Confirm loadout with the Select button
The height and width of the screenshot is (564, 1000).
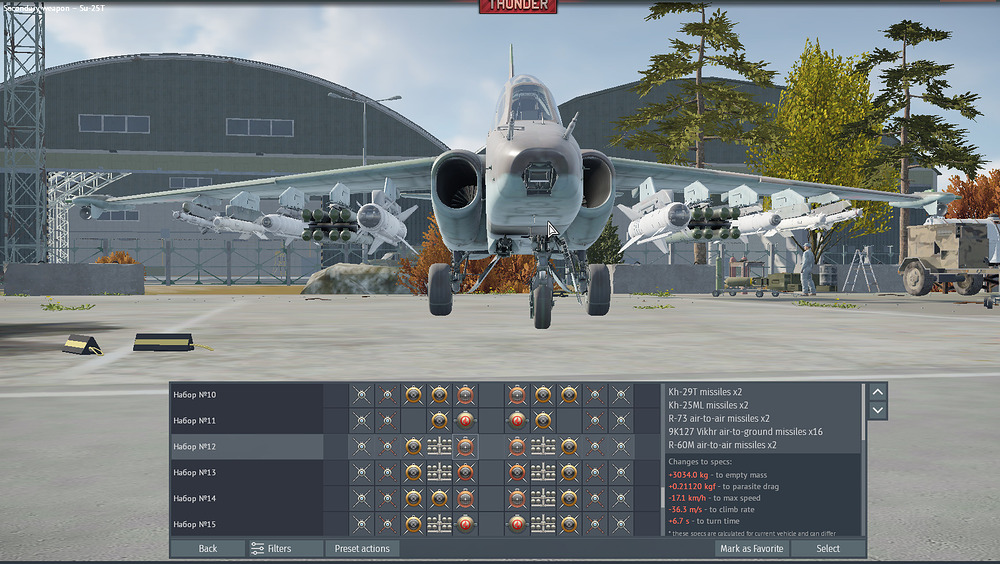828,548
